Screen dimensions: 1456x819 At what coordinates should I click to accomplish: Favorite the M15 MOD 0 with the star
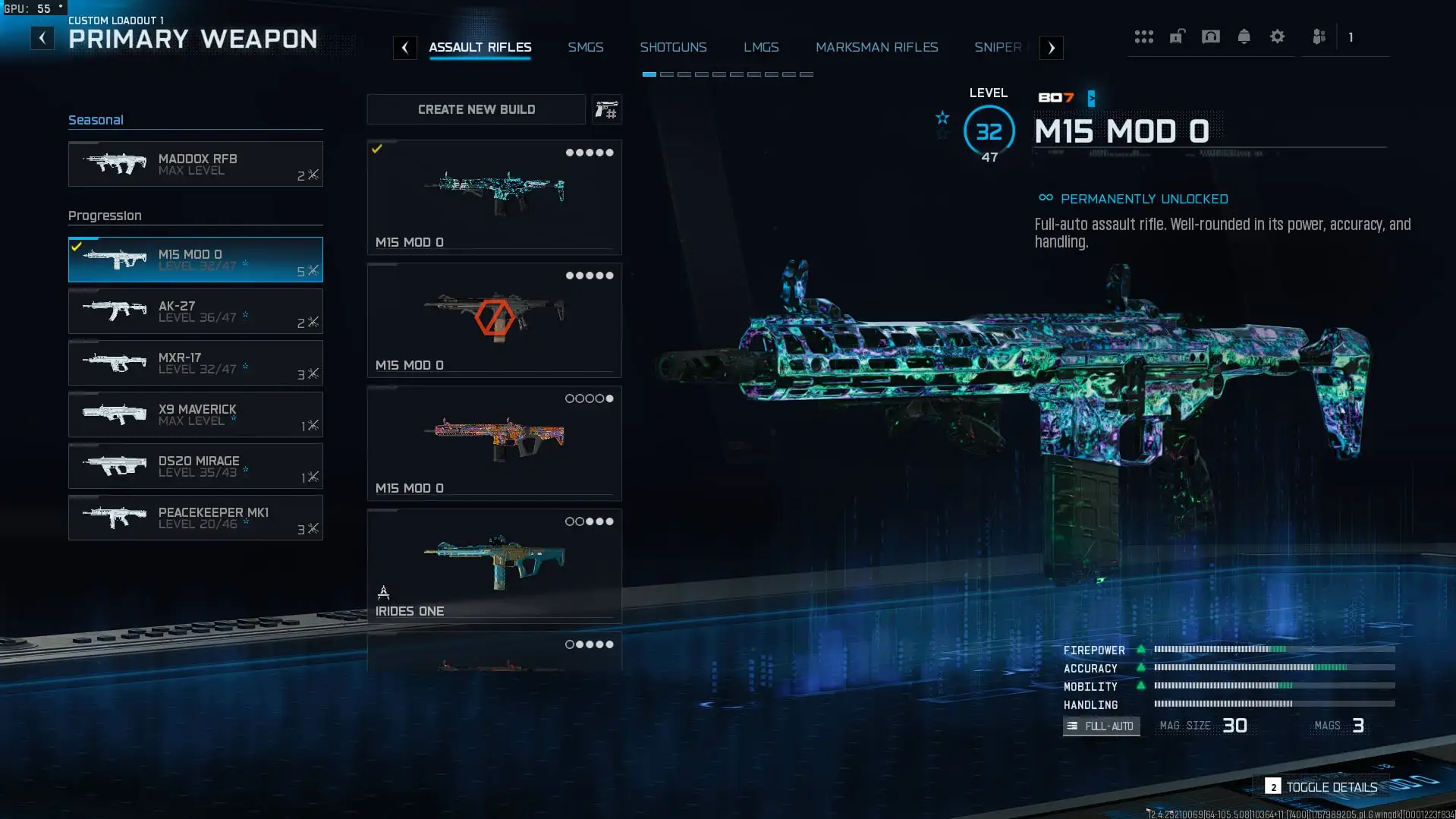[942, 118]
